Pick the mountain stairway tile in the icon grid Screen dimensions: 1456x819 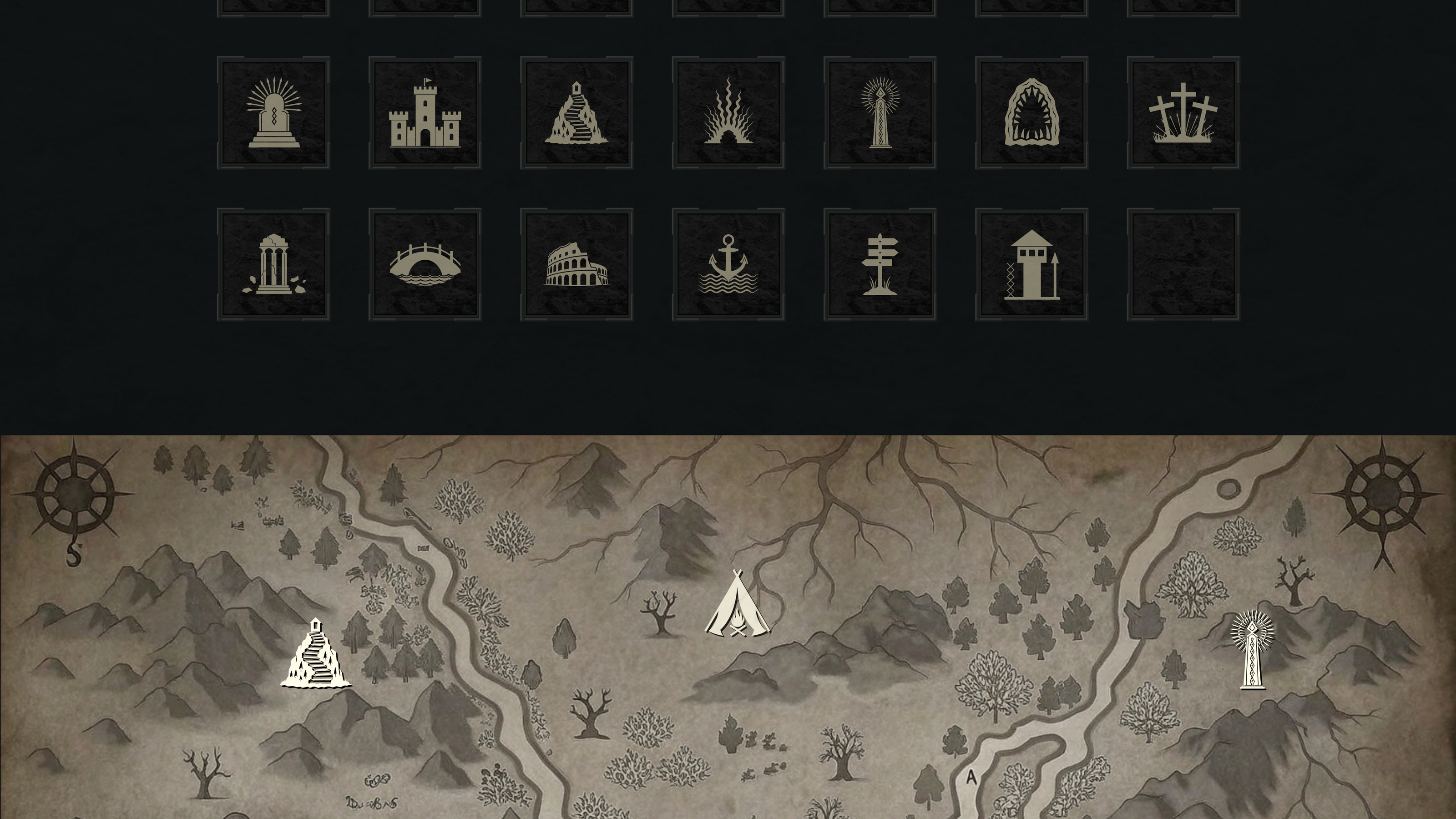pyautogui.click(x=576, y=112)
